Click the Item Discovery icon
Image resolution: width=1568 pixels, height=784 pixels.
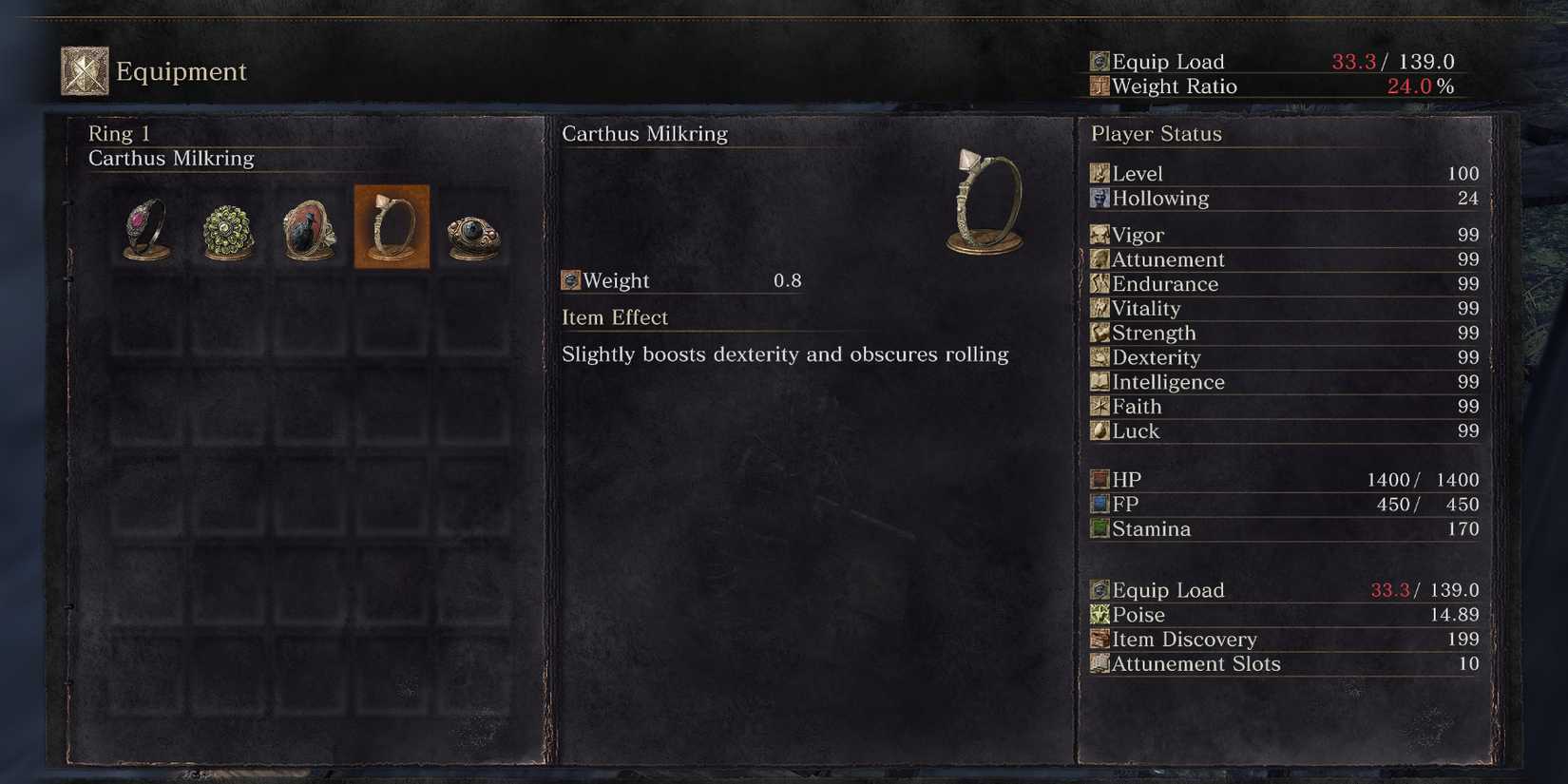click(x=1098, y=640)
